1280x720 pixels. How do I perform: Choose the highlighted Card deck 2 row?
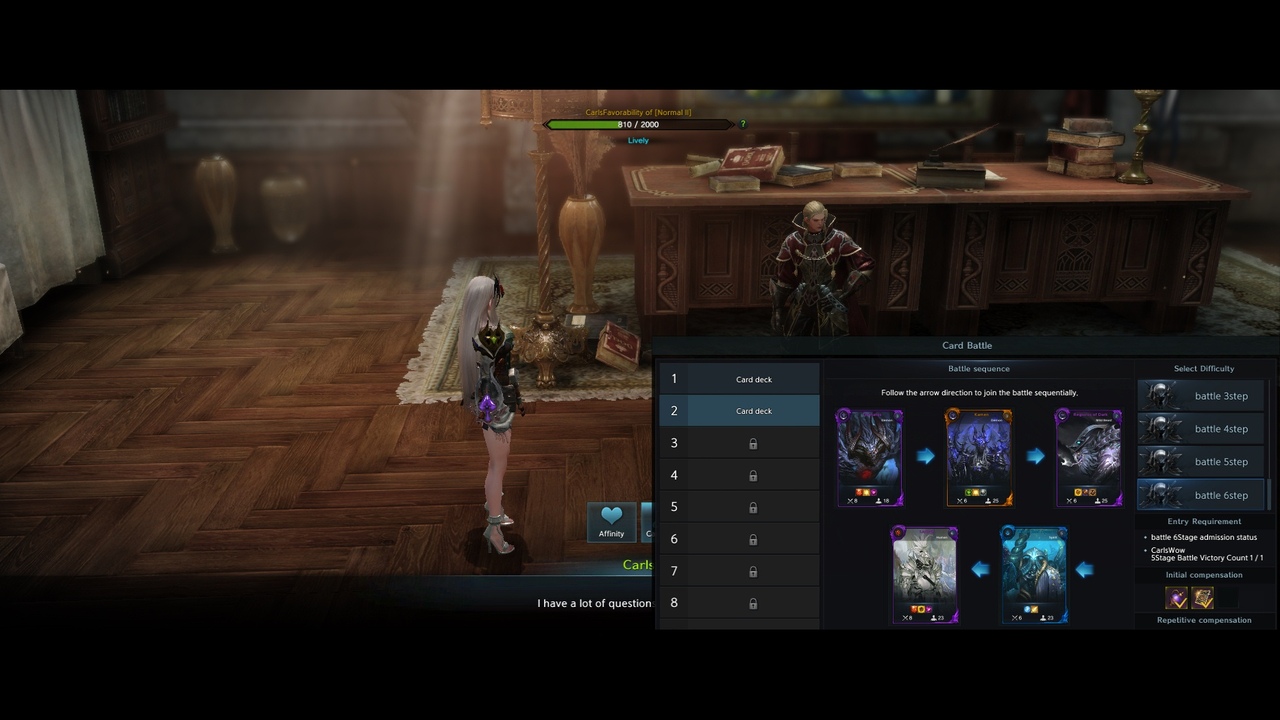pos(753,411)
